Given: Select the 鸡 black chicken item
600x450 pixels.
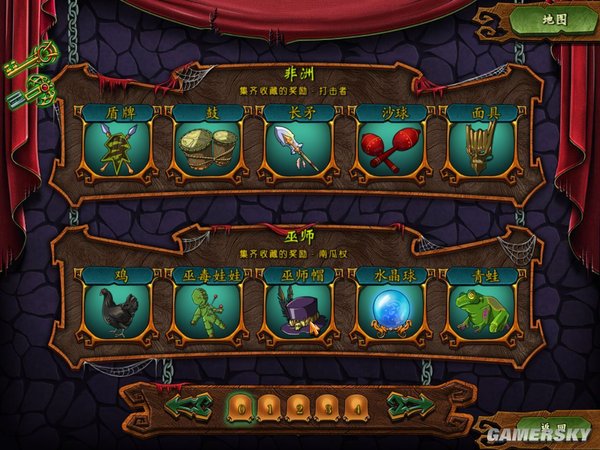Looking at the screenshot, I should point(118,308).
